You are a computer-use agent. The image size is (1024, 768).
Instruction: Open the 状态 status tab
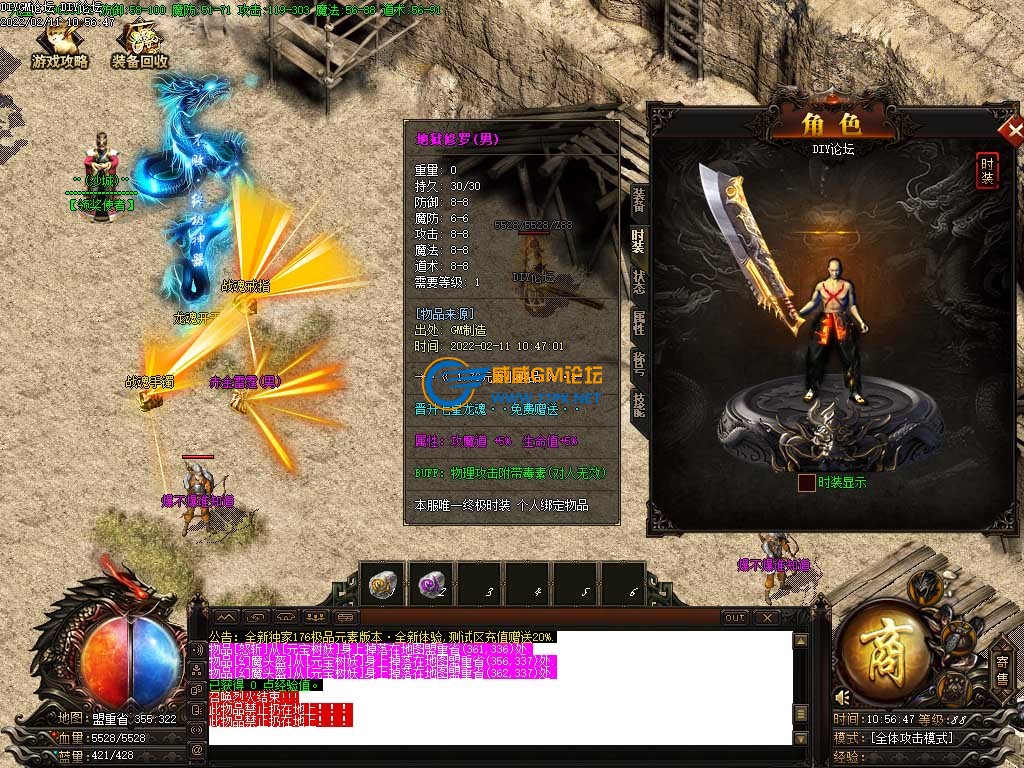[x=638, y=282]
